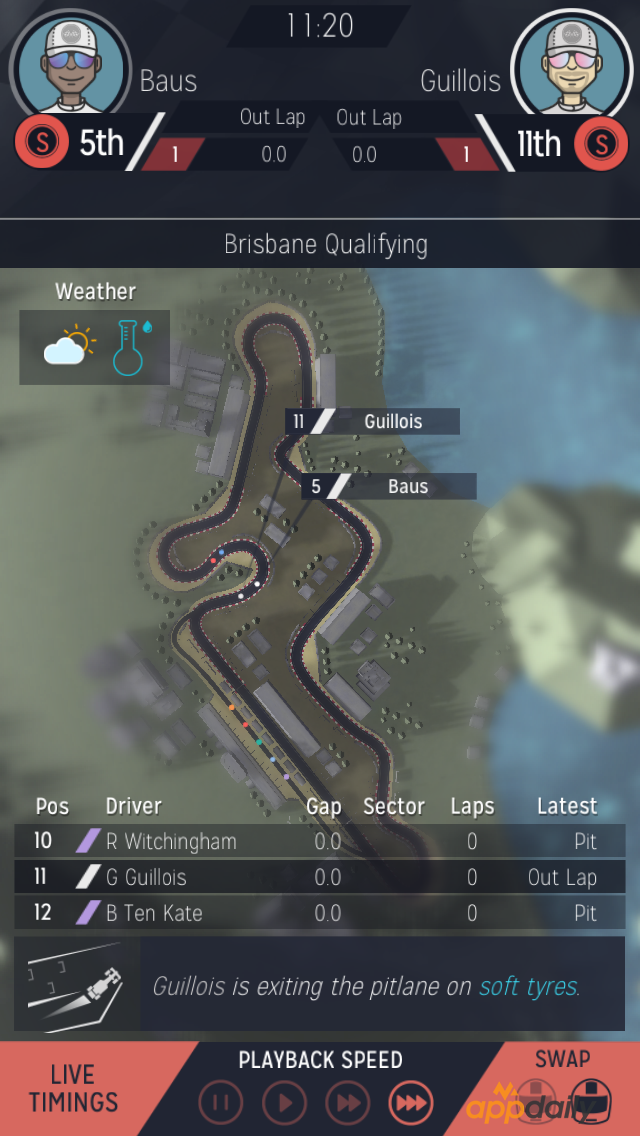This screenshot has height=1136, width=640.
Task: Pause the session playback
Action: tap(220, 1103)
